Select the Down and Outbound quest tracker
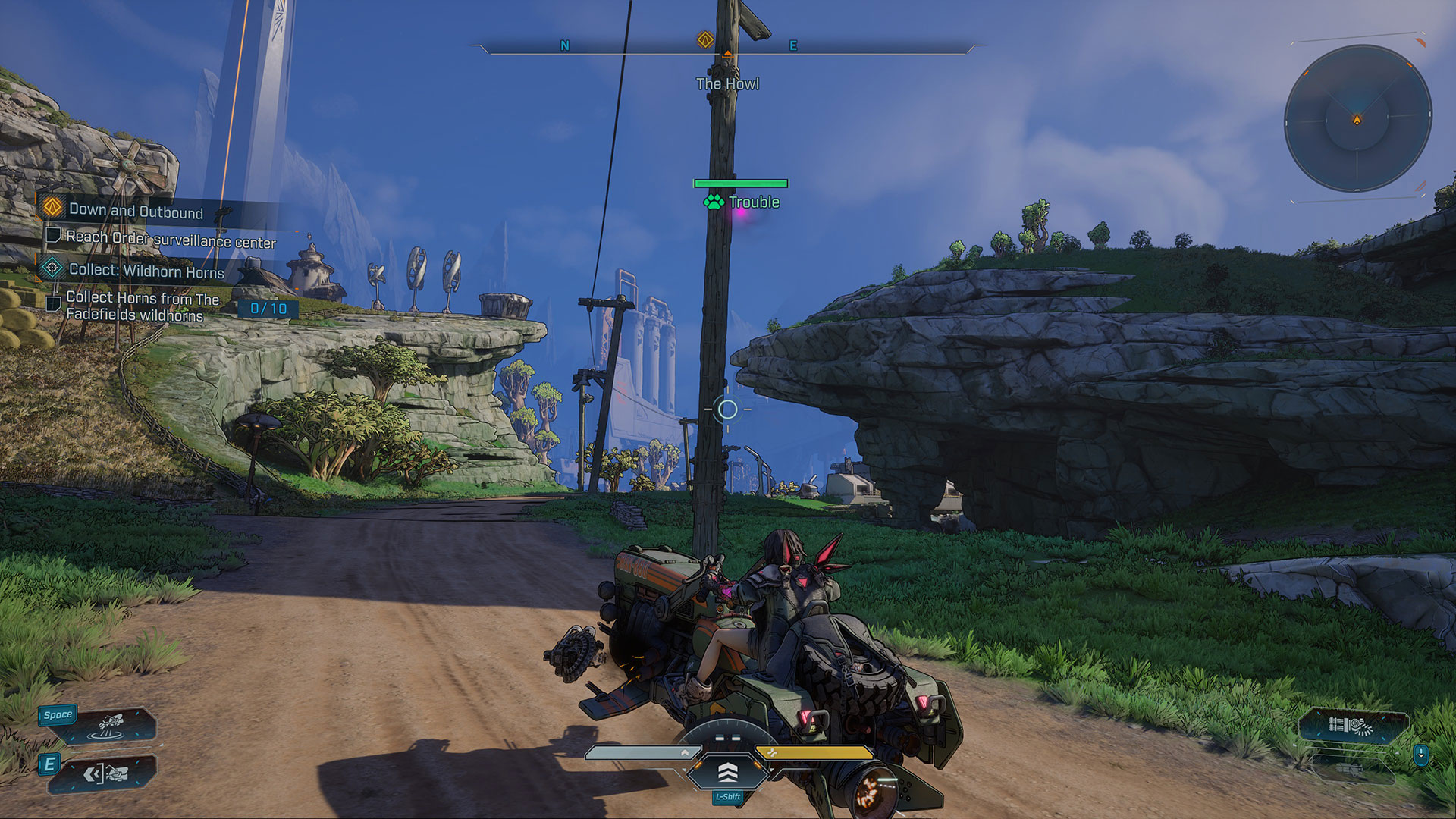Image resolution: width=1456 pixels, height=819 pixels. pyautogui.click(x=136, y=212)
